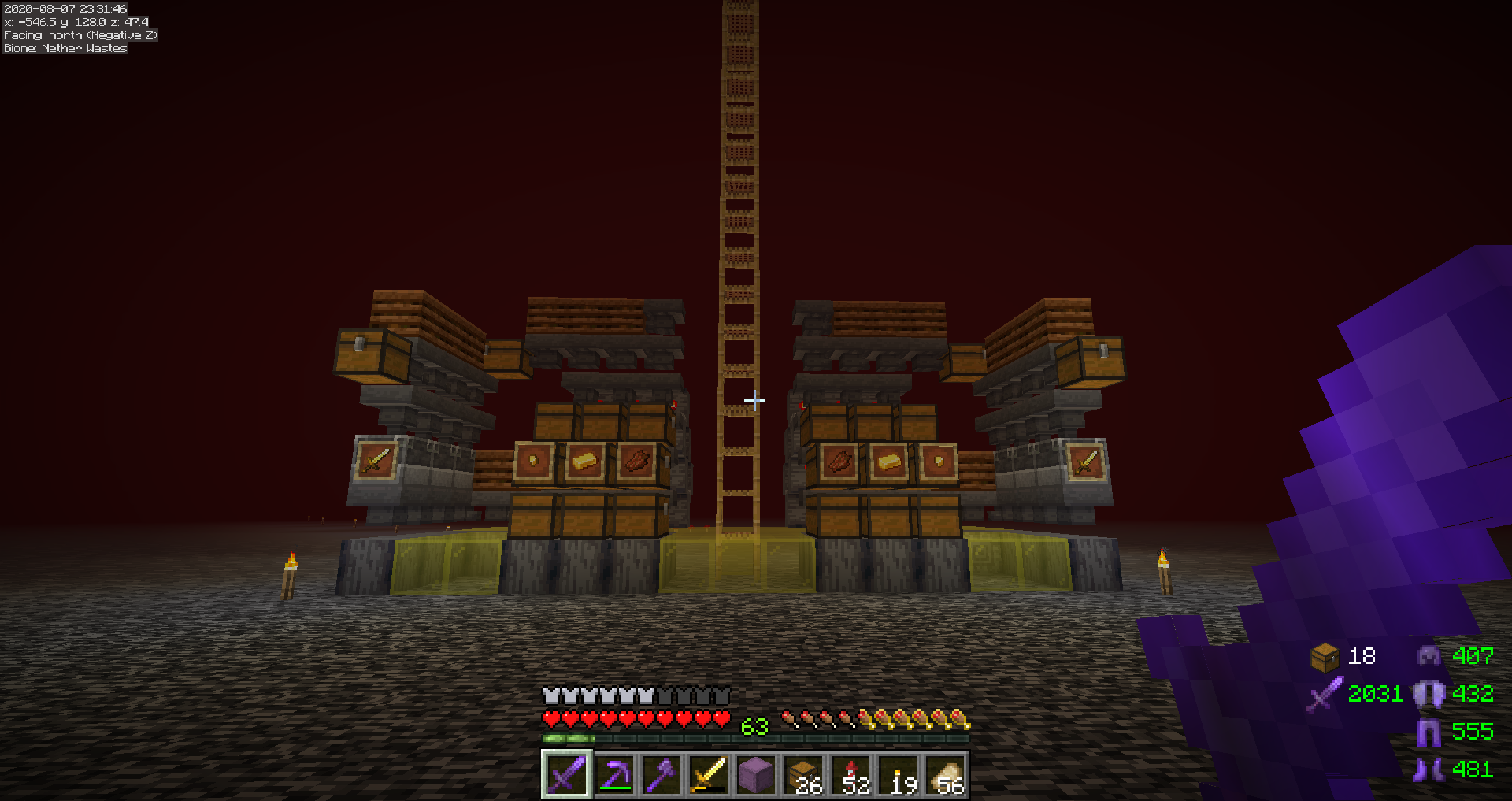The image size is (1512, 801).
Task: Switch to the golden sword slot
Action: point(709,775)
